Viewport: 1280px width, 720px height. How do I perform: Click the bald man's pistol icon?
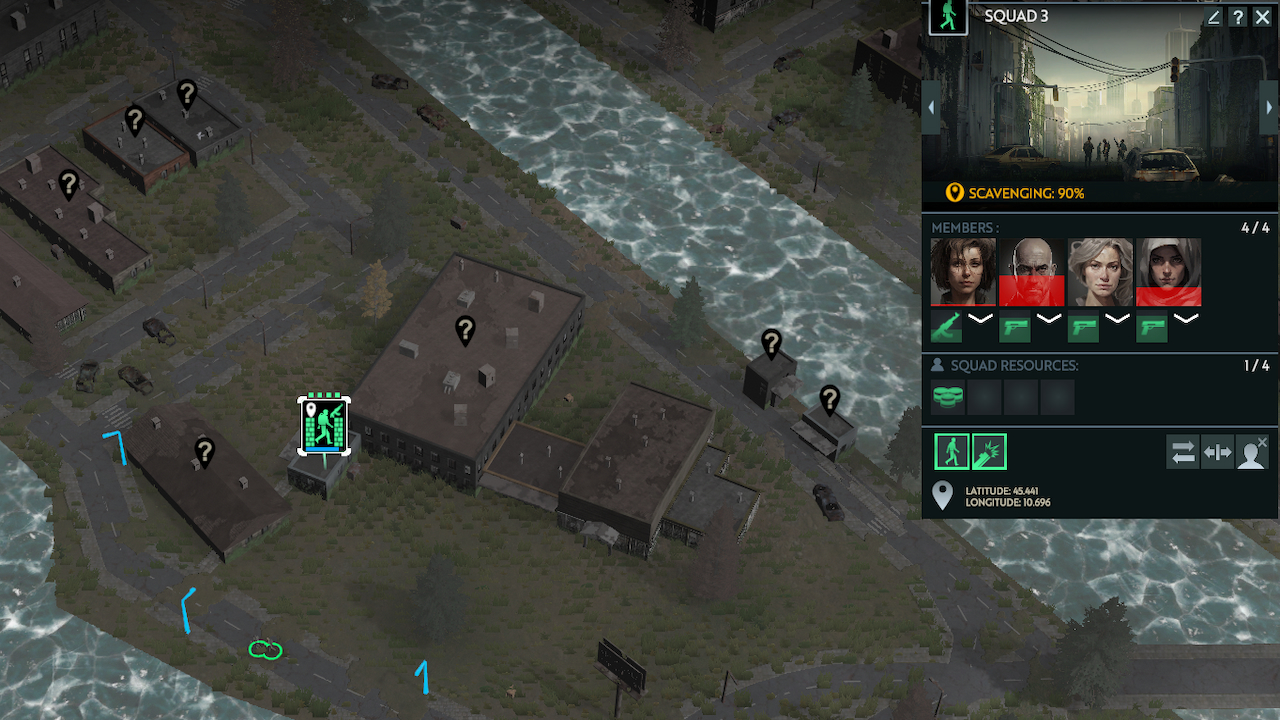[x=1015, y=326]
